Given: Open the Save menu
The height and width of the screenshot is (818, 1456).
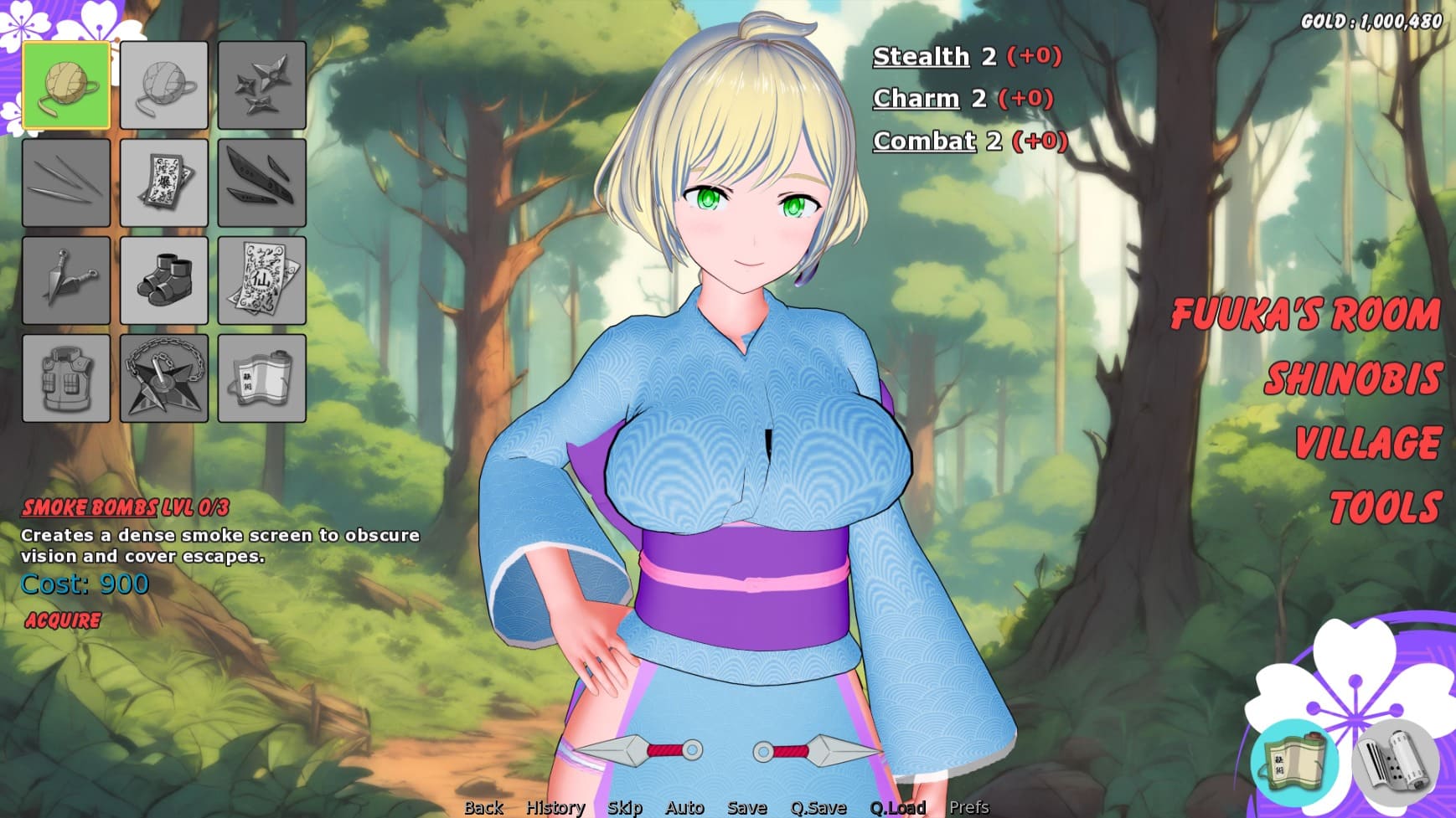Looking at the screenshot, I should pyautogui.click(x=746, y=807).
